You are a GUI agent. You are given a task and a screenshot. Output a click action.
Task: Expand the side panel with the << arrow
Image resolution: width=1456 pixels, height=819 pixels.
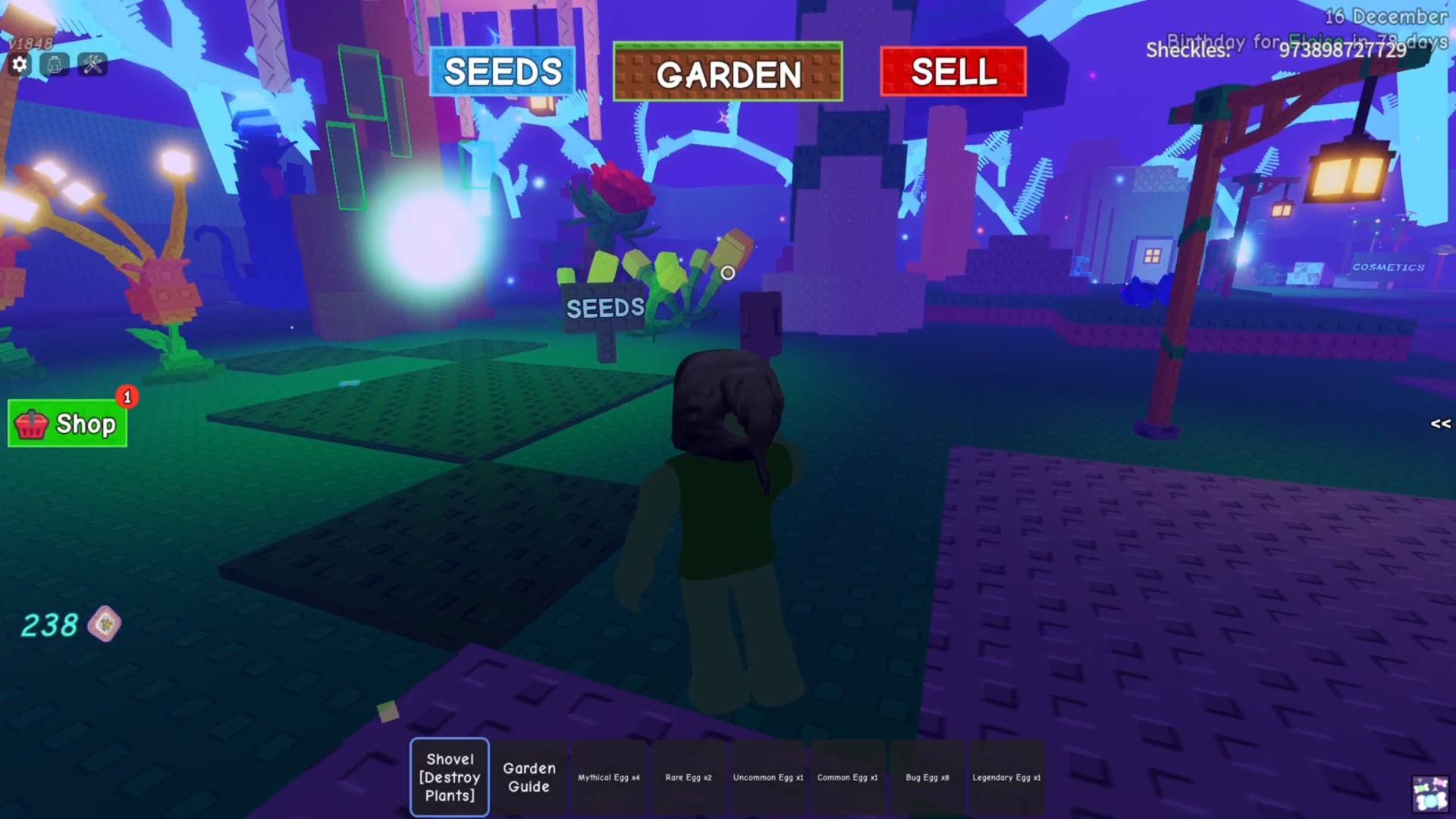[x=1440, y=424]
